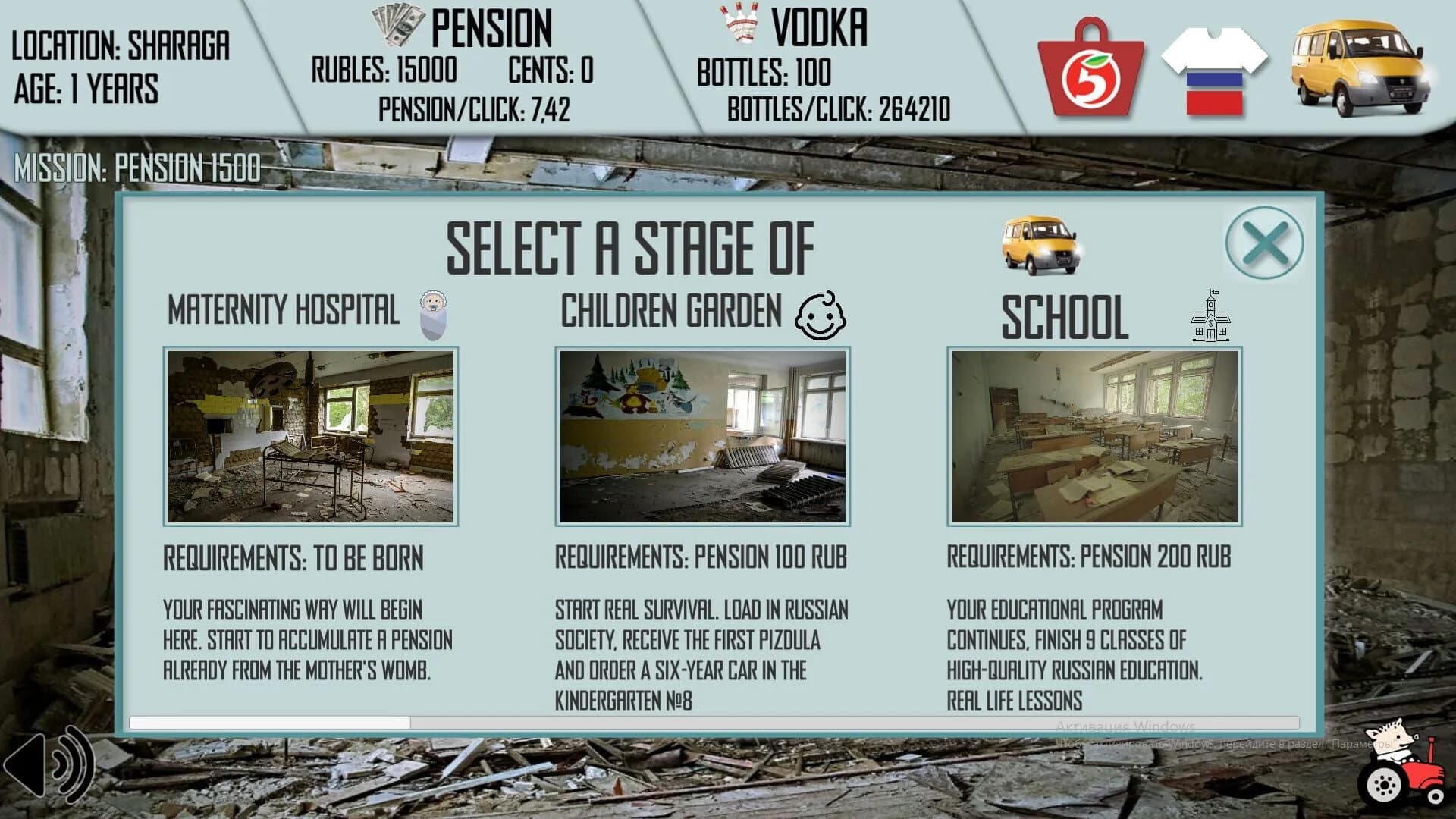The image size is (1456, 819).
Task: Select the Children Garden stage
Action: (x=701, y=437)
